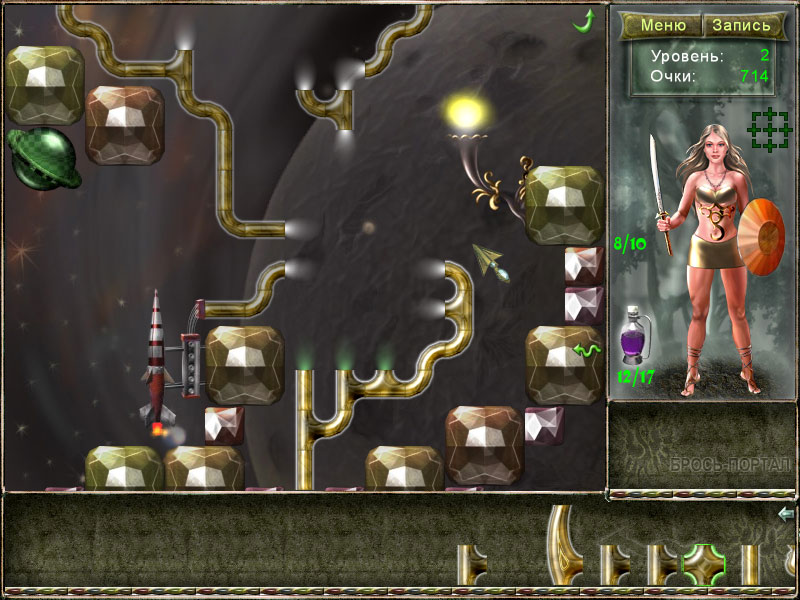Pick the large curved pipe piece
The height and width of the screenshot is (600, 800).
click(x=567, y=548)
